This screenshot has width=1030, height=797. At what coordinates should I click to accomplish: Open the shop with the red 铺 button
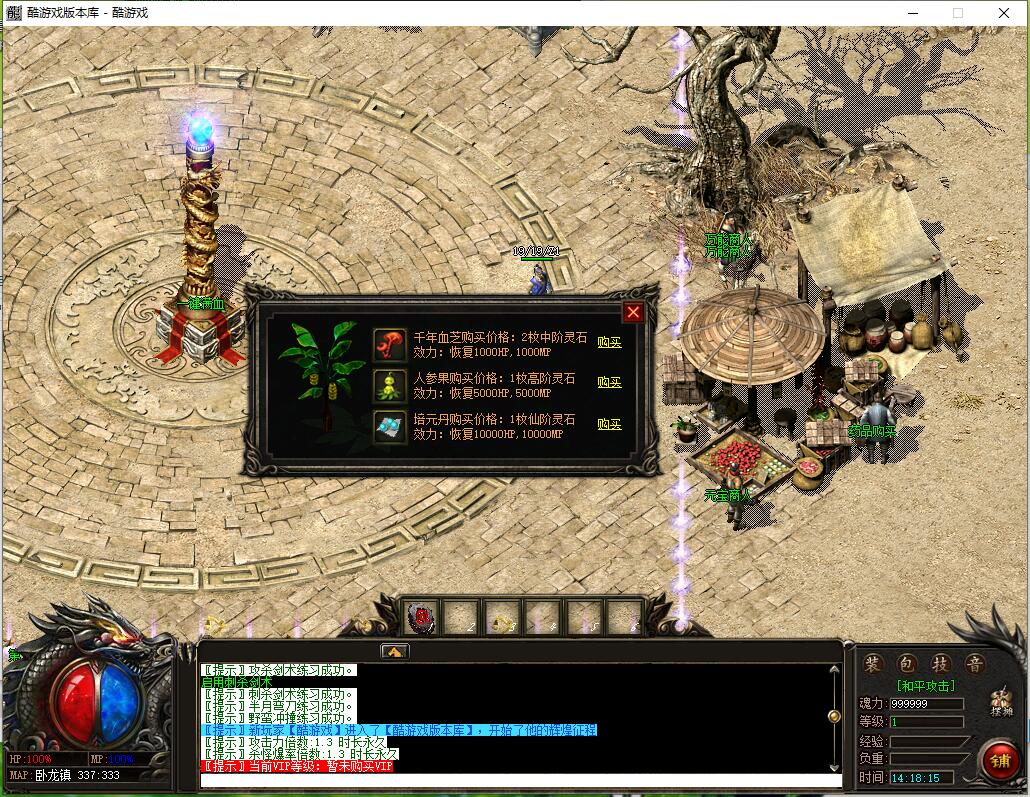click(999, 760)
